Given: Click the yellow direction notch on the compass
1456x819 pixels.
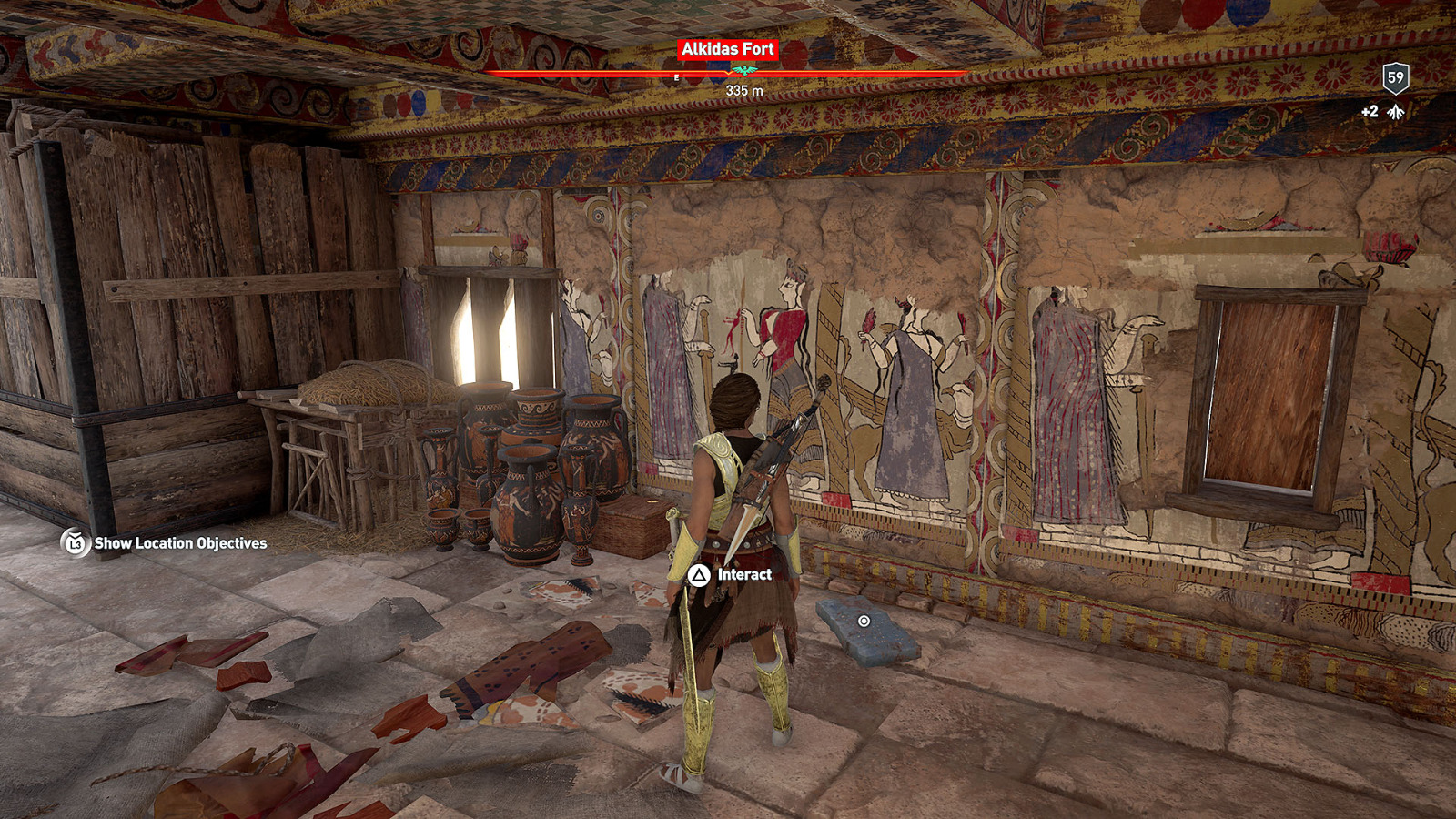Looking at the screenshot, I should point(728,72).
